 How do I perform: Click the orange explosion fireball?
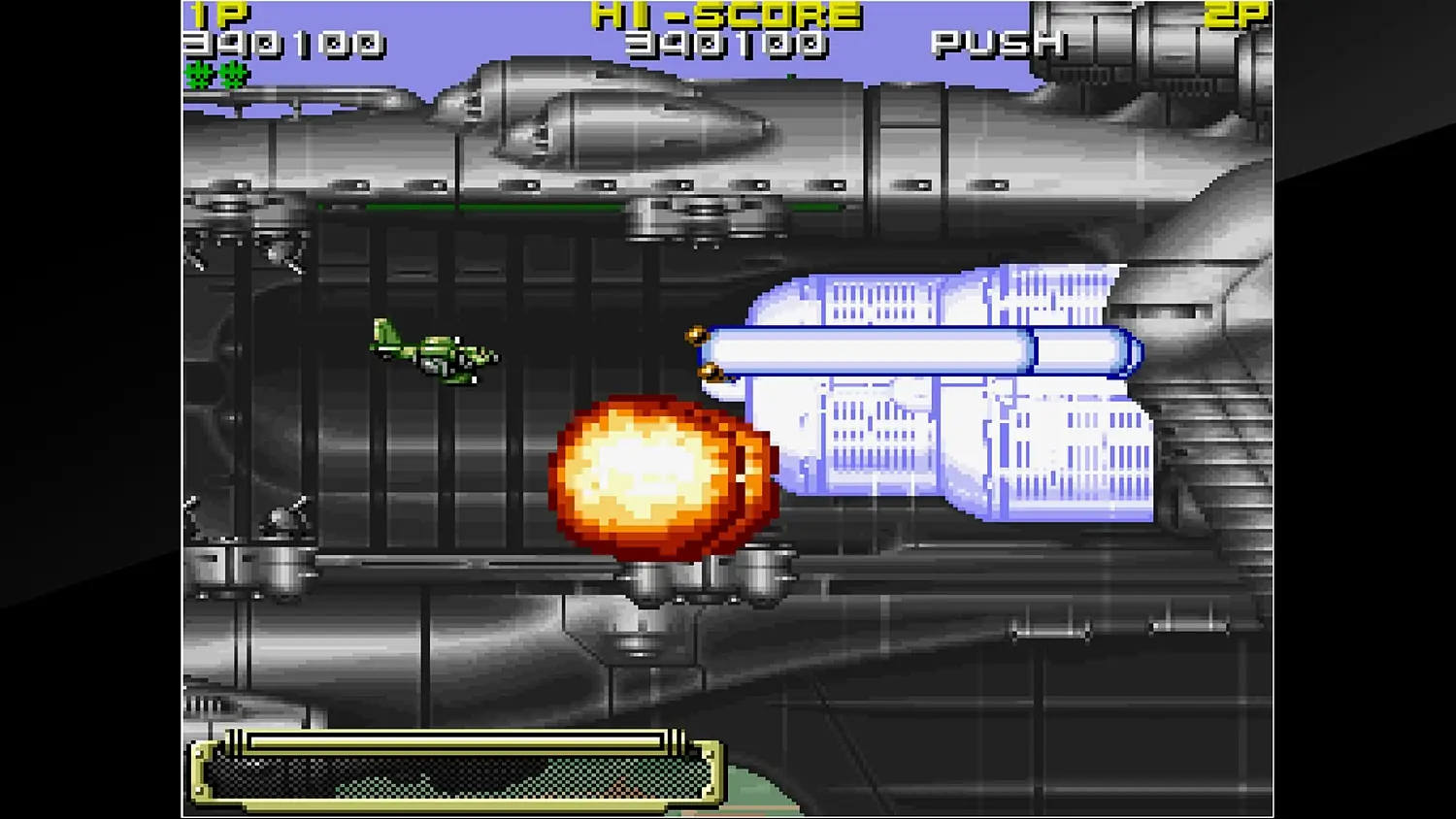[660, 475]
